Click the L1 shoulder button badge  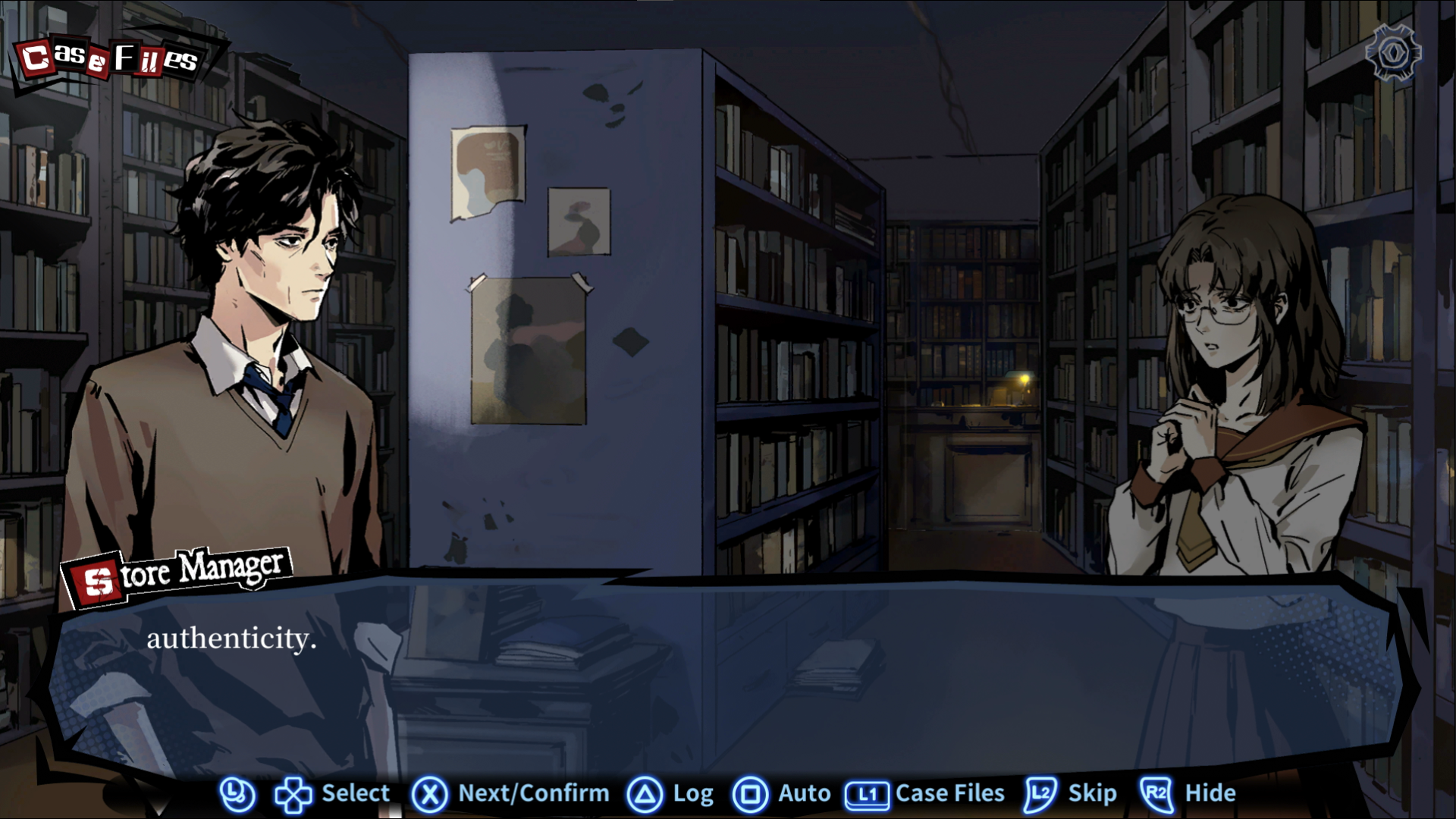[866, 793]
